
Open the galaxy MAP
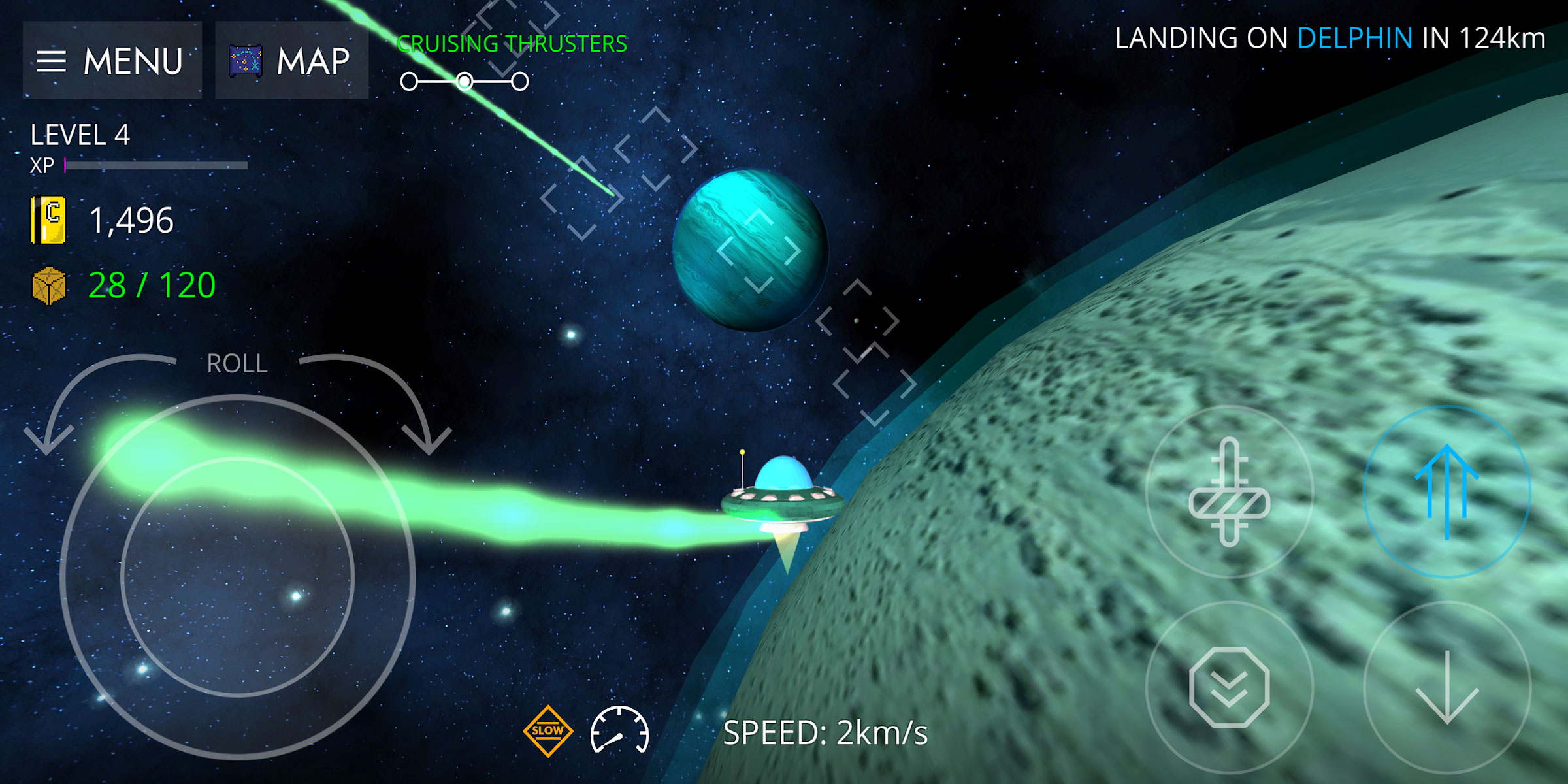tap(291, 61)
